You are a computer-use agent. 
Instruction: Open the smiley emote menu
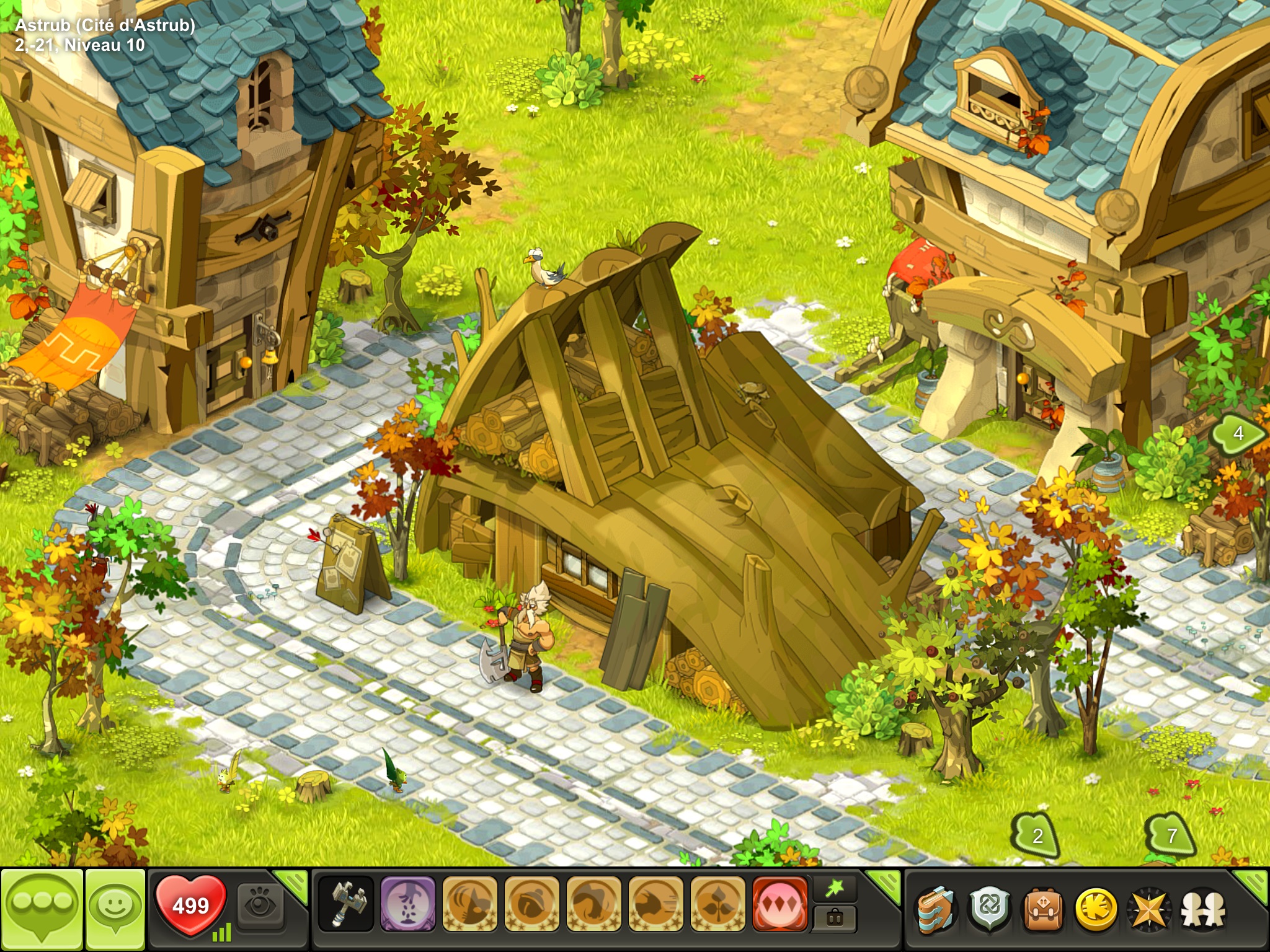pos(115,909)
